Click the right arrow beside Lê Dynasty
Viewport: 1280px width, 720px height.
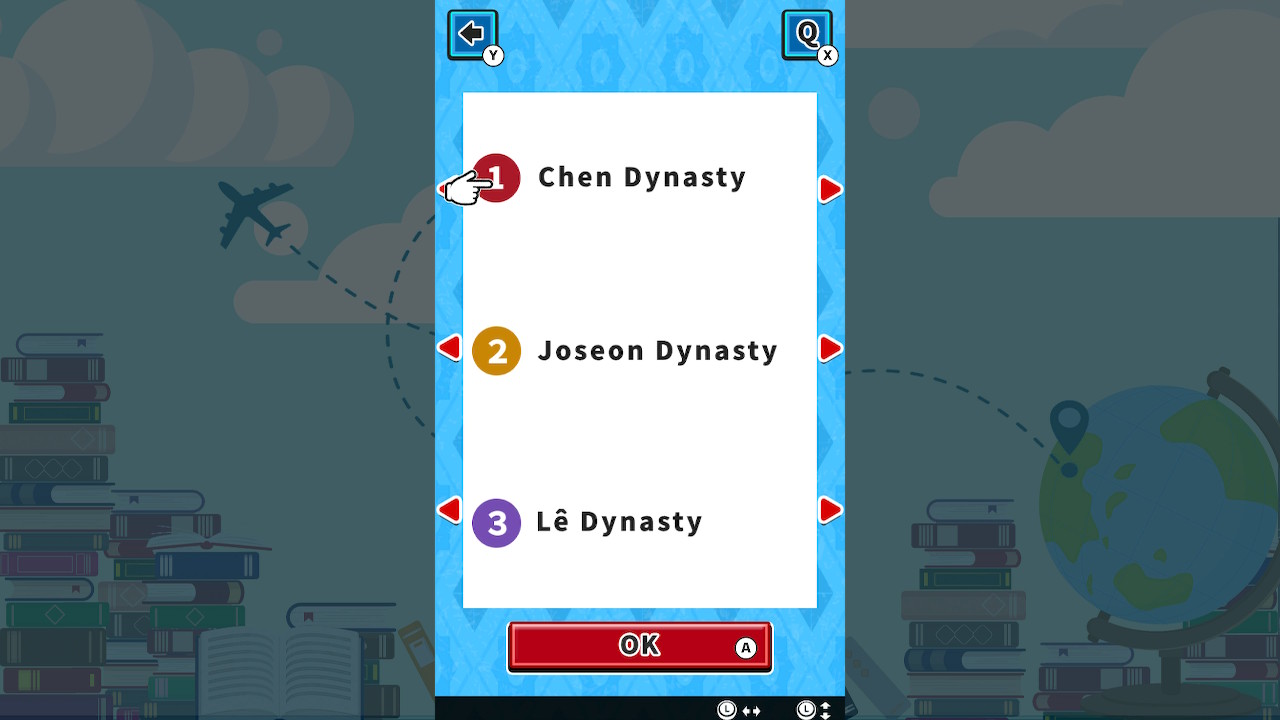829,510
